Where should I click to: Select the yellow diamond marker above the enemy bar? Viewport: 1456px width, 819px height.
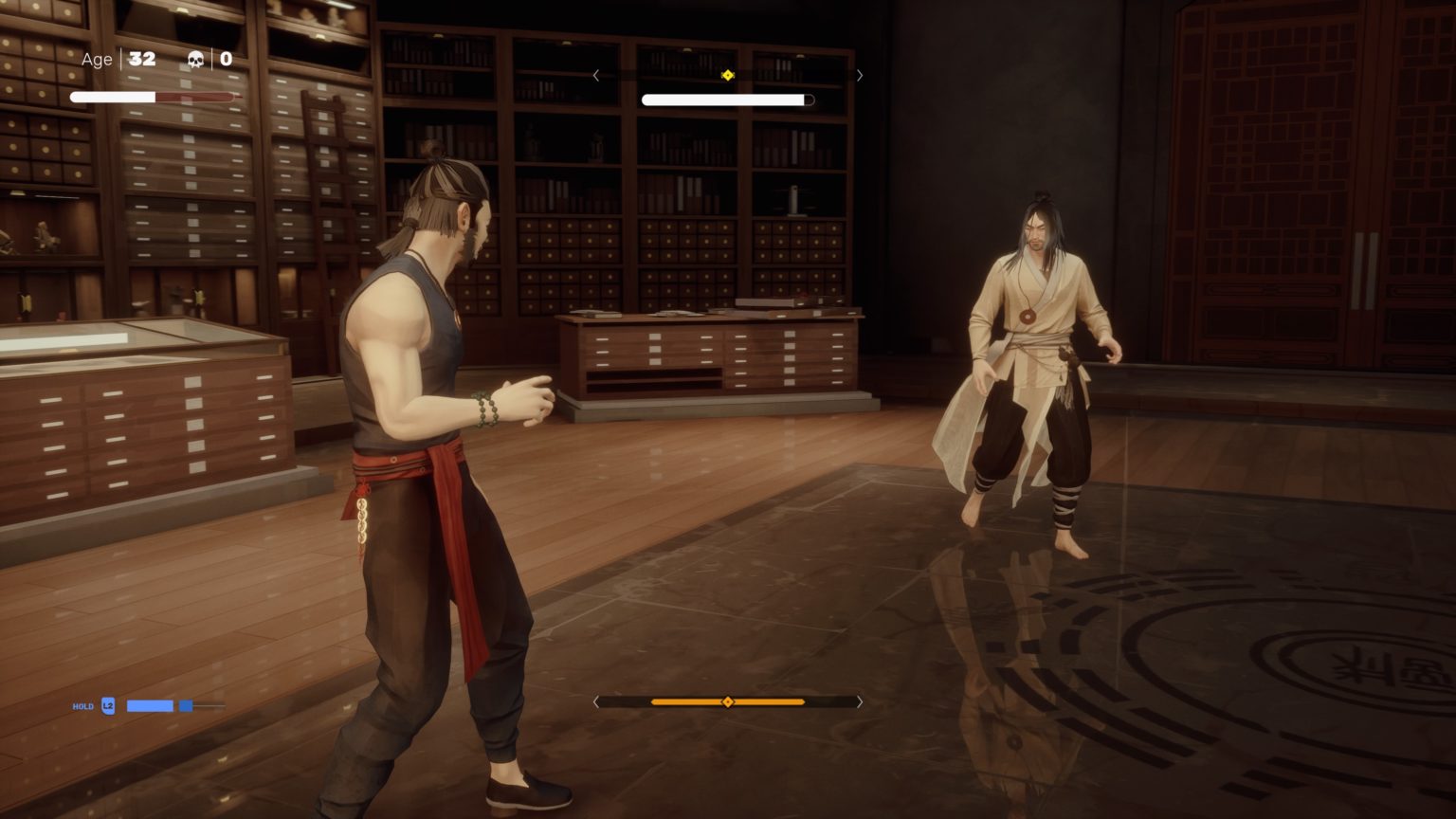728,74
